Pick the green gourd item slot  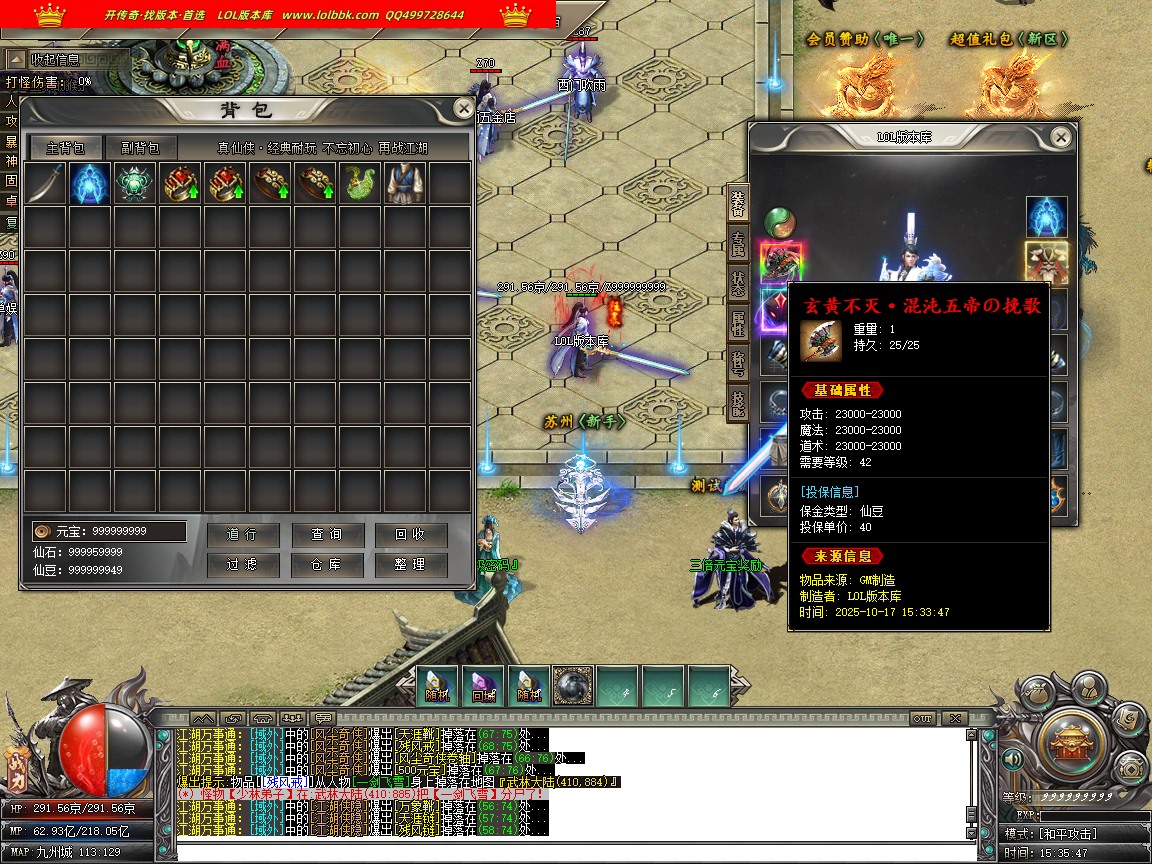pos(360,184)
